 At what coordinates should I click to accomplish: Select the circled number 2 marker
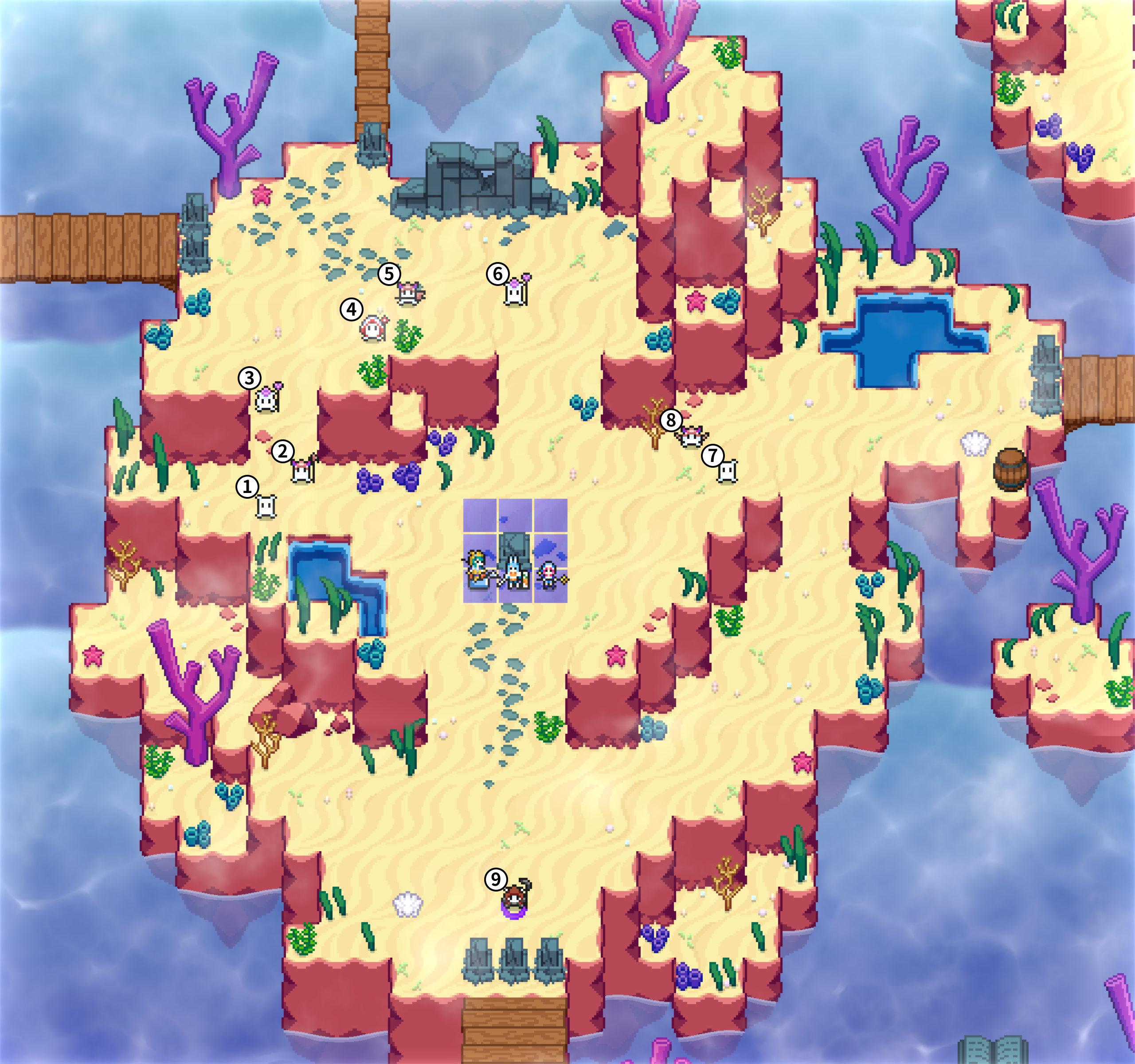point(282,451)
